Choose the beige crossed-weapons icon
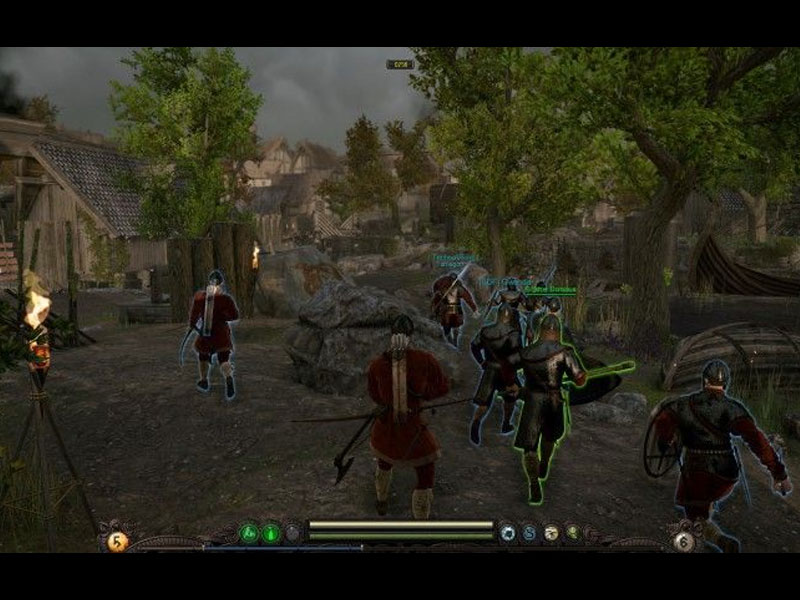 tap(551, 533)
